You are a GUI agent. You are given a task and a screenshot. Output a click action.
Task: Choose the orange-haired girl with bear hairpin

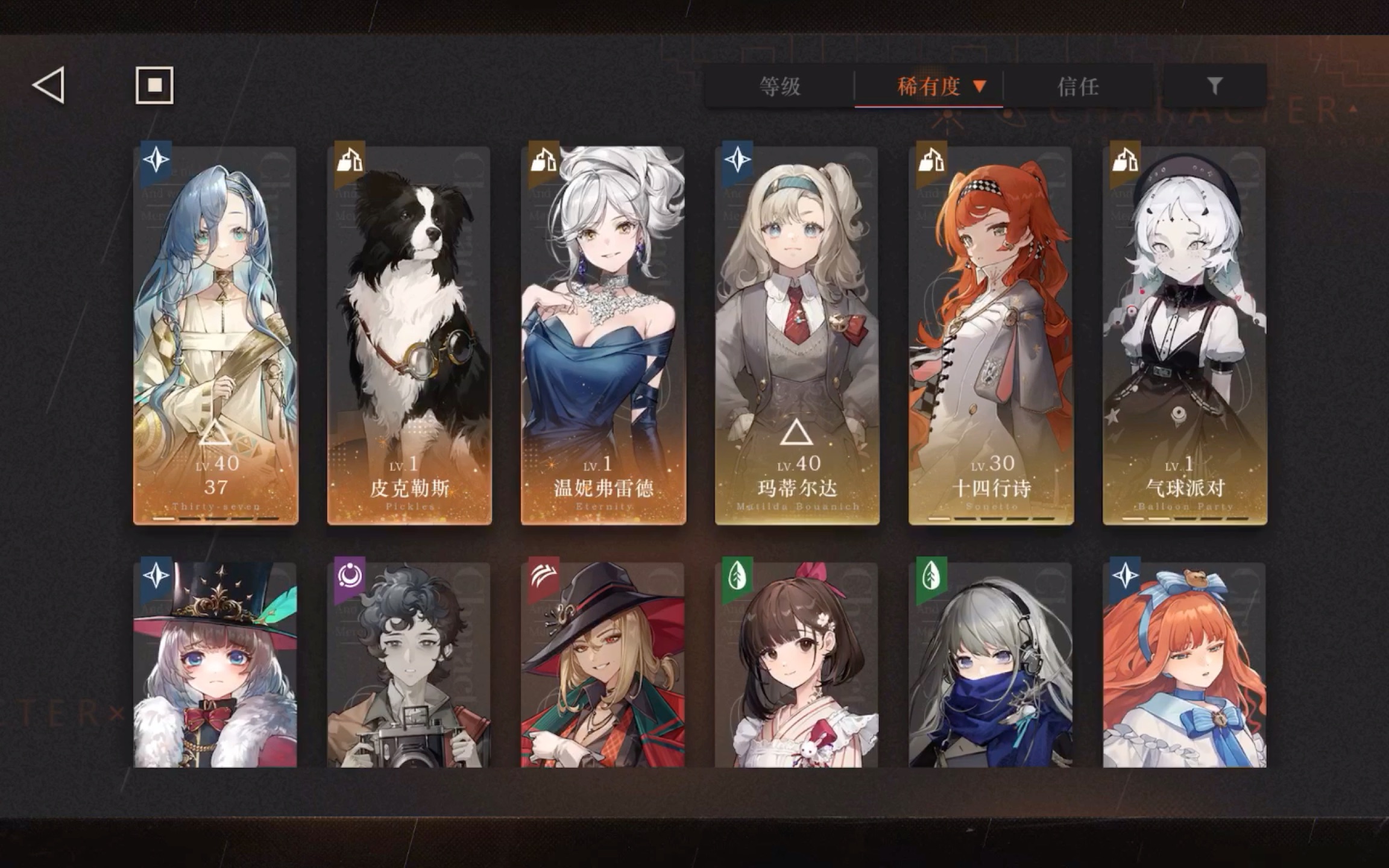click(x=1185, y=665)
